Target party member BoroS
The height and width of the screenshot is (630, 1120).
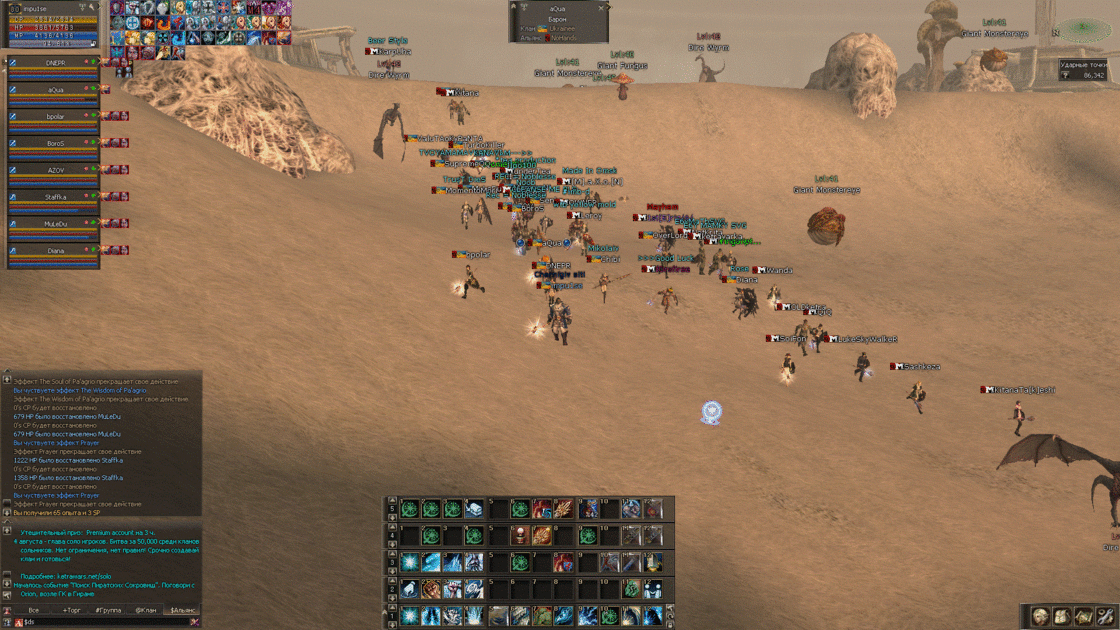[55, 144]
